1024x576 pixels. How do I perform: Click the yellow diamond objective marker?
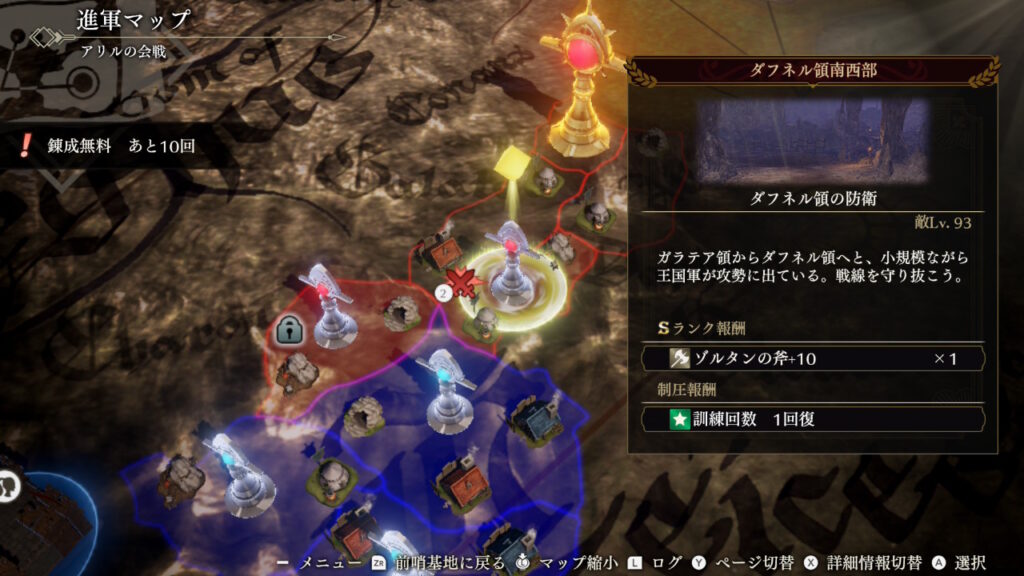click(512, 160)
